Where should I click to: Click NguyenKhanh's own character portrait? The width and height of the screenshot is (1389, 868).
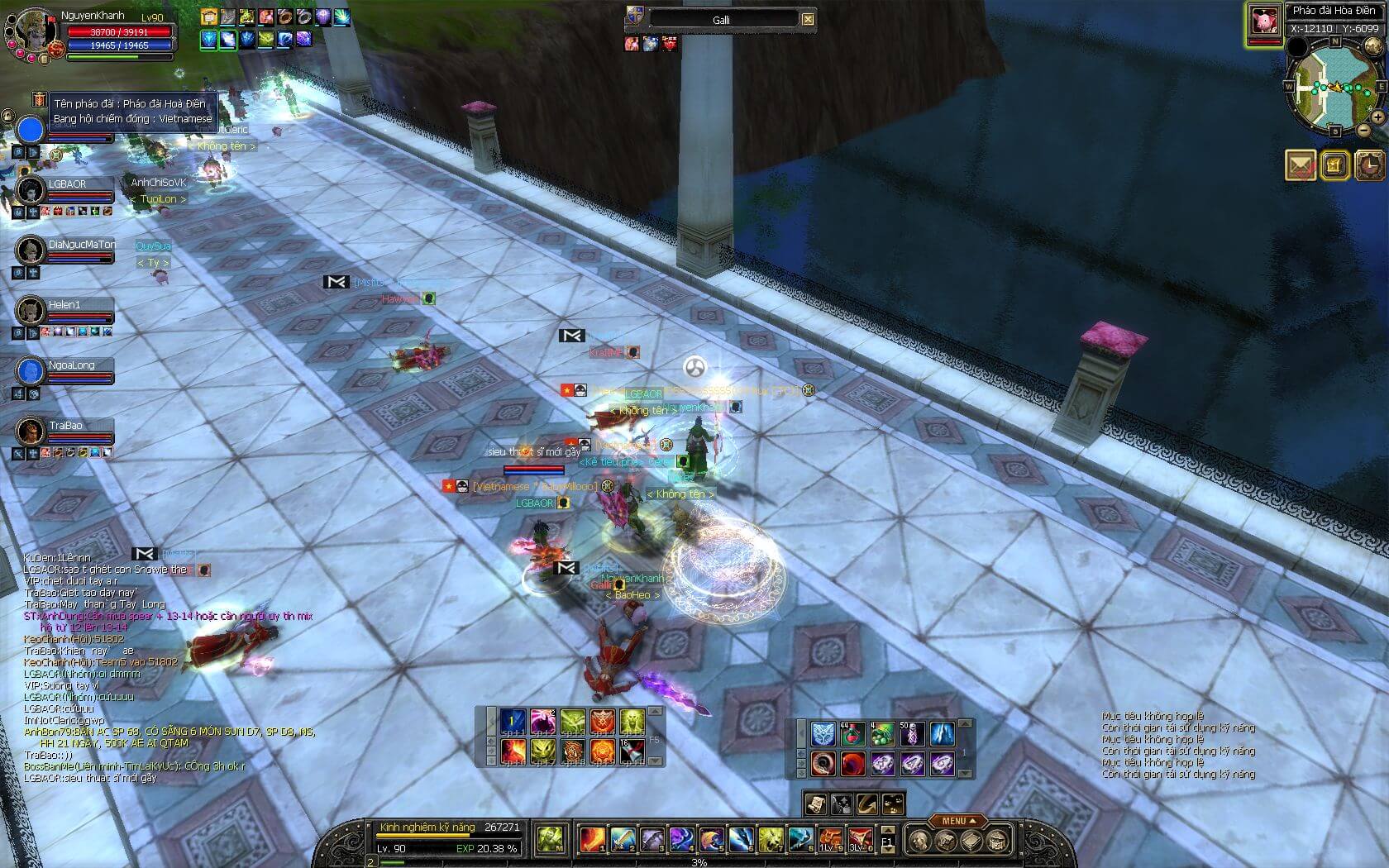(x=31, y=31)
